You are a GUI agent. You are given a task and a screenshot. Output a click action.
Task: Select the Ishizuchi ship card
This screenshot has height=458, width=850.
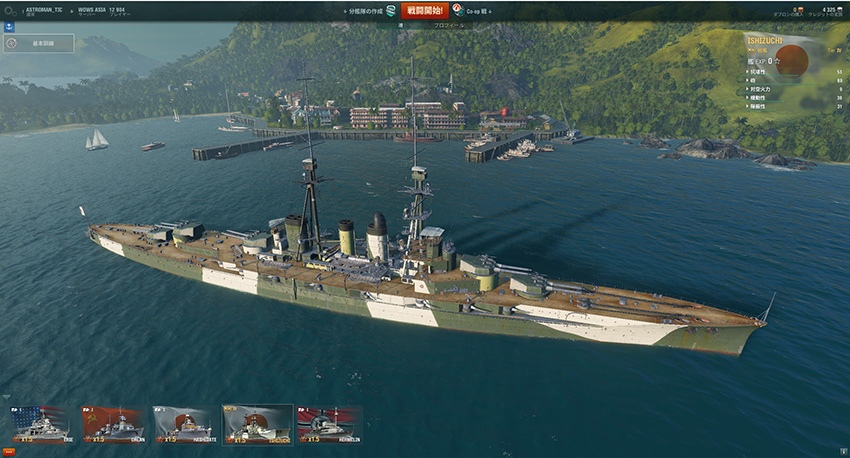point(257,424)
